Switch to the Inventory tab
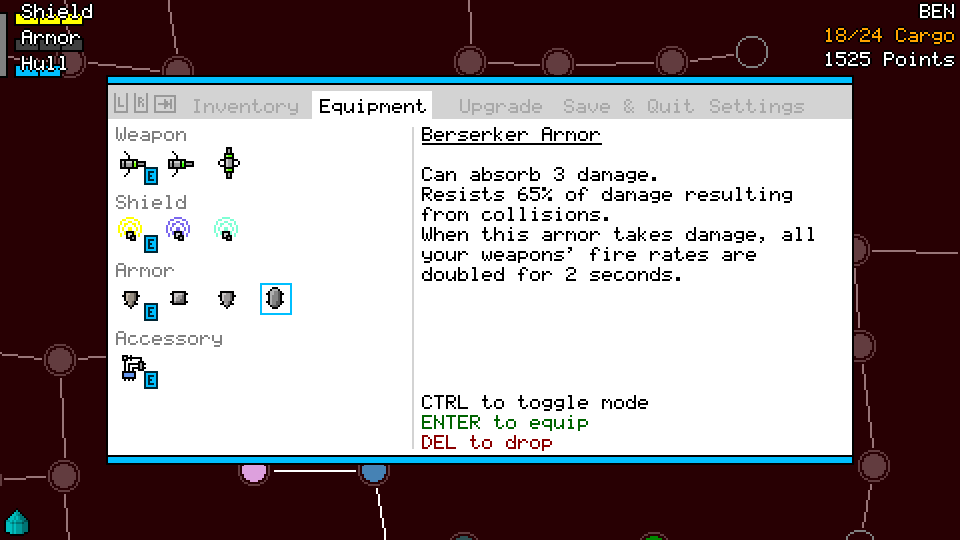This screenshot has height=540, width=960. [245, 106]
